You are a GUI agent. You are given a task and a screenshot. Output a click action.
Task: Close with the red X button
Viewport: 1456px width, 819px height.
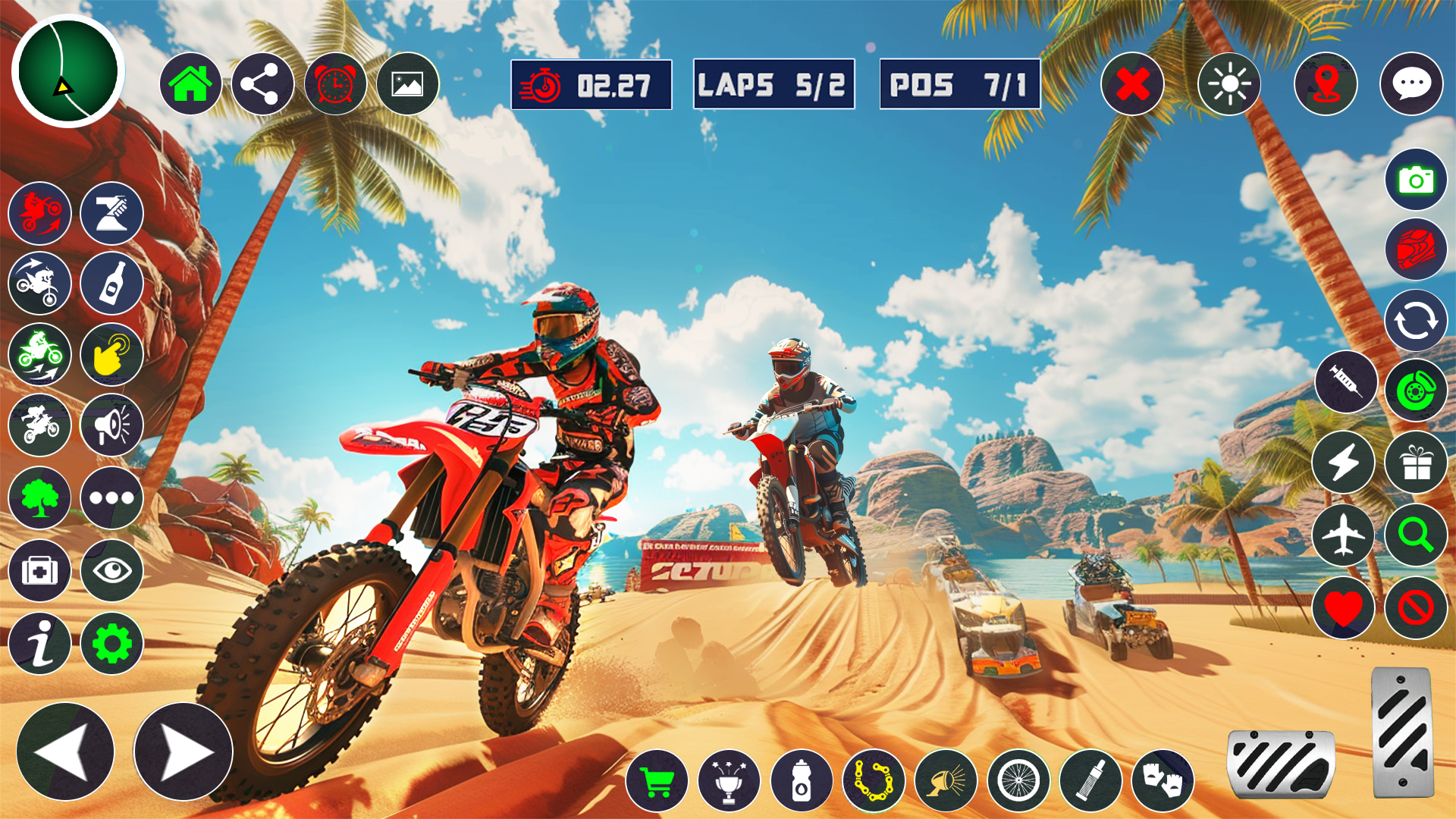click(x=1132, y=83)
